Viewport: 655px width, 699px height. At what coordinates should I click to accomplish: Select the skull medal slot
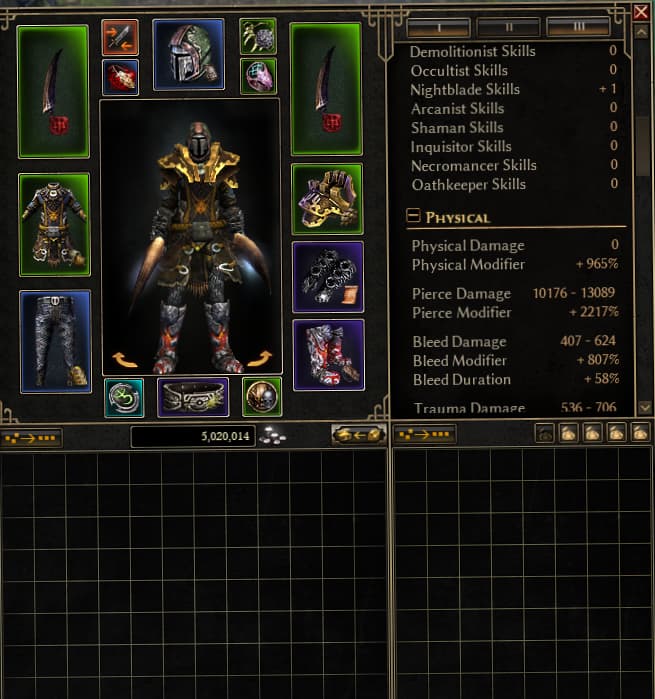261,397
